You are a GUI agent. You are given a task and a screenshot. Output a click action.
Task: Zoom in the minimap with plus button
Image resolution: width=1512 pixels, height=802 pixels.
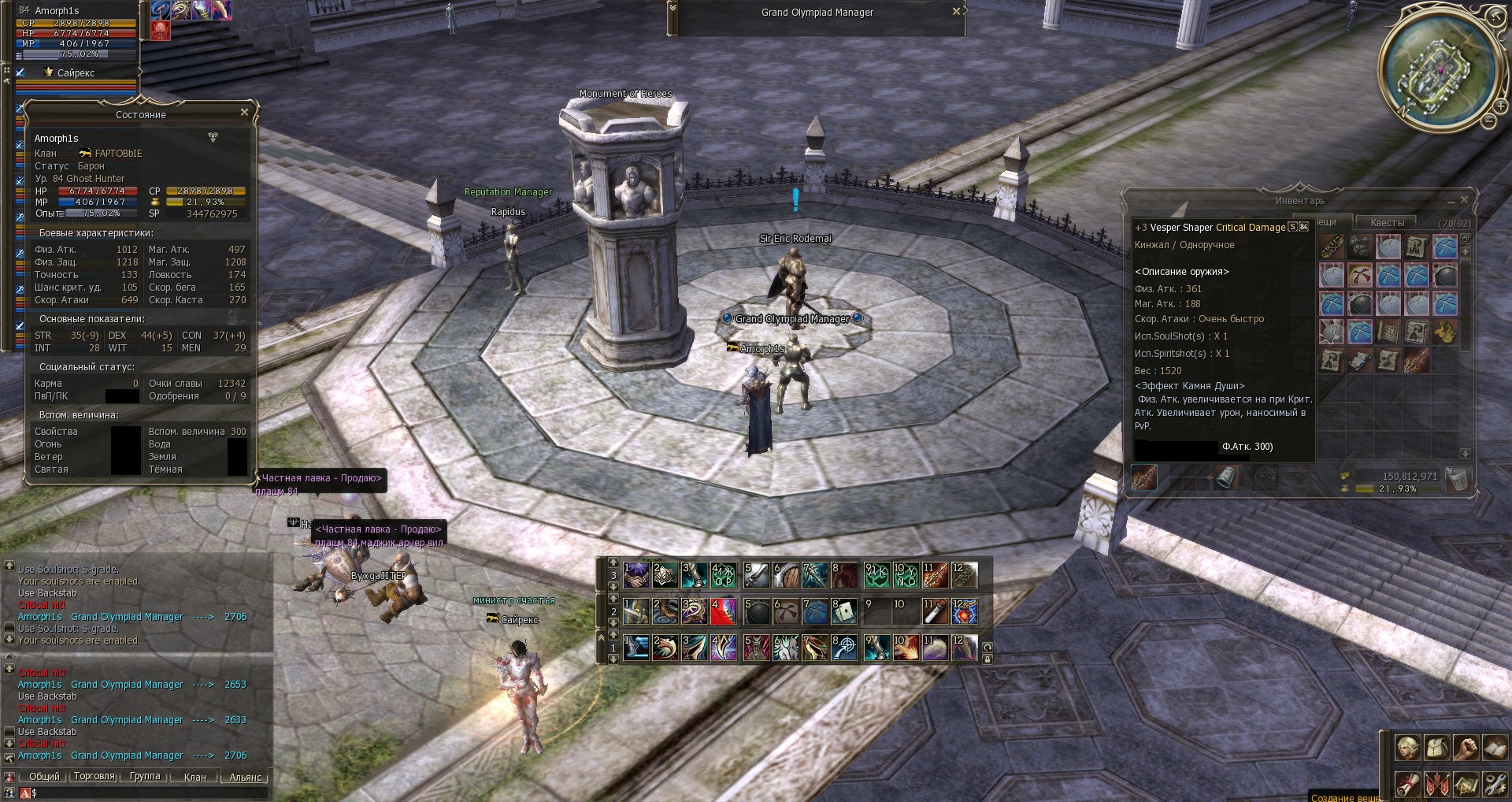click(1499, 107)
